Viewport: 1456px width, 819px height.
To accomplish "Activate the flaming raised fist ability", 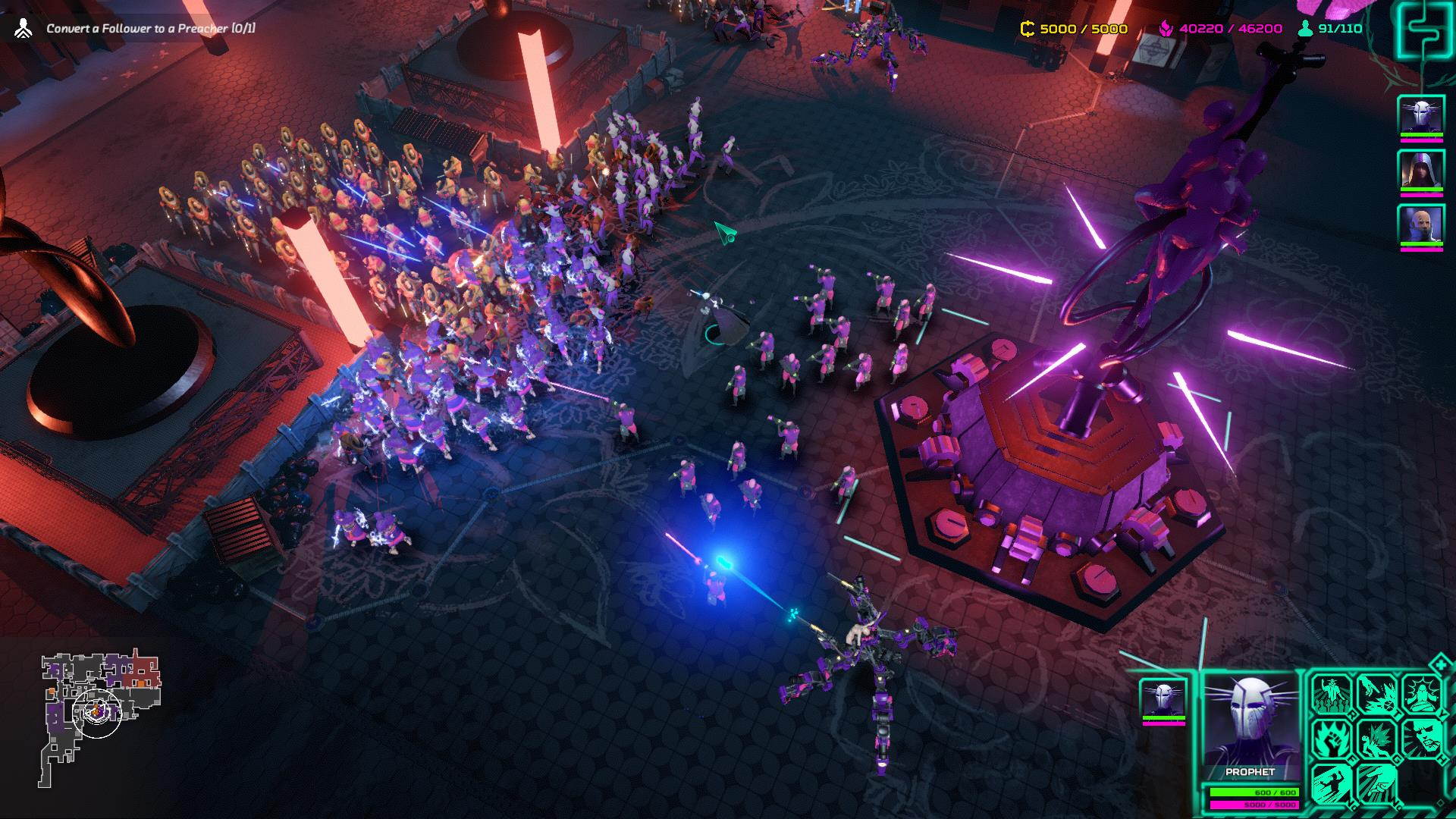I will [x=1332, y=738].
